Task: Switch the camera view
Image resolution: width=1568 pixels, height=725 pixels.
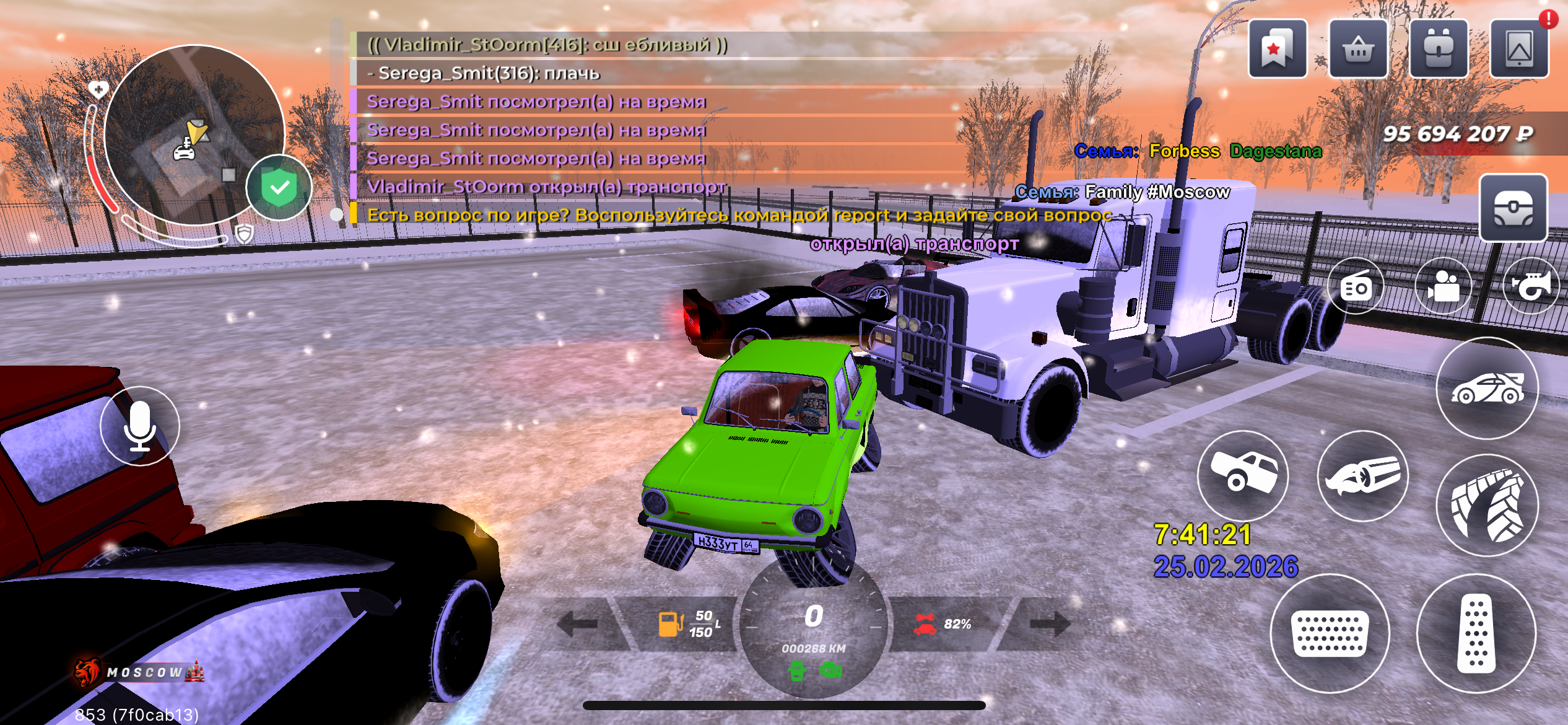Action: [x=1444, y=286]
